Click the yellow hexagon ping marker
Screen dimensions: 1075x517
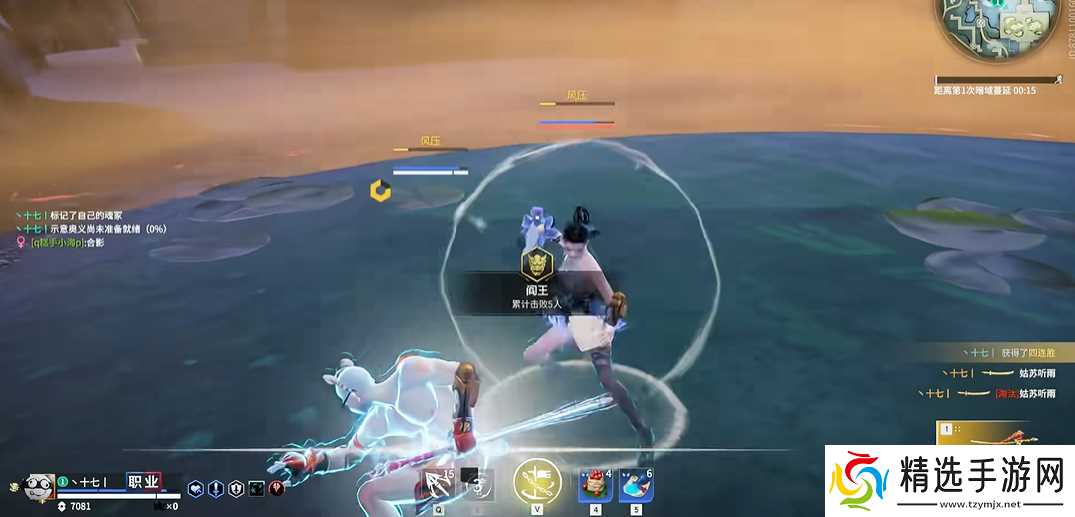pyautogui.click(x=379, y=189)
